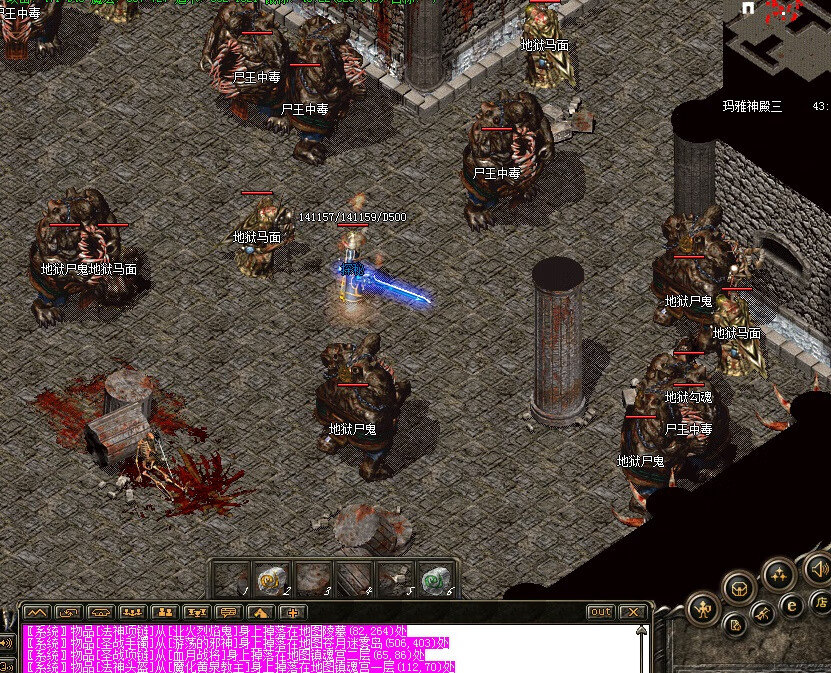Open the bag inventory chest icon

pos(739,587)
